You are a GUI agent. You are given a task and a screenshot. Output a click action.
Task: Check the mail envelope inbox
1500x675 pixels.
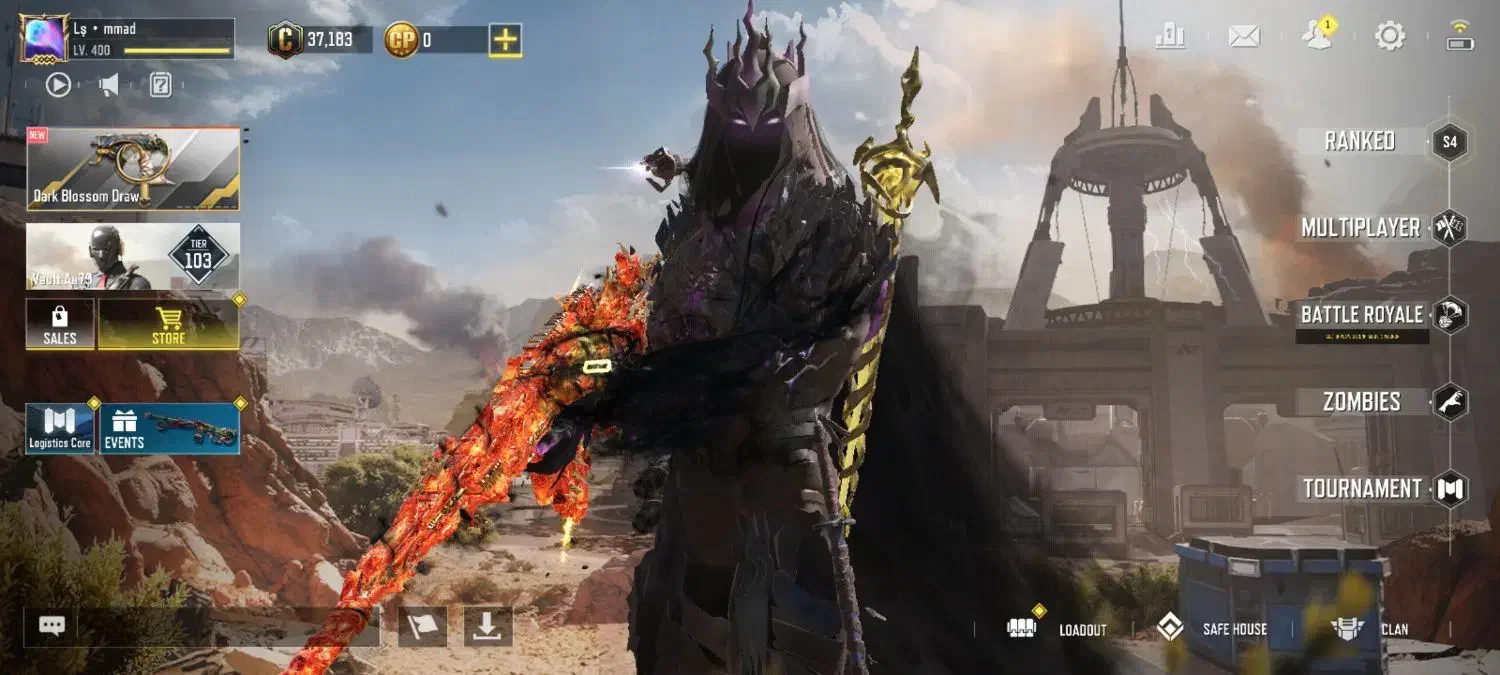pos(1244,37)
